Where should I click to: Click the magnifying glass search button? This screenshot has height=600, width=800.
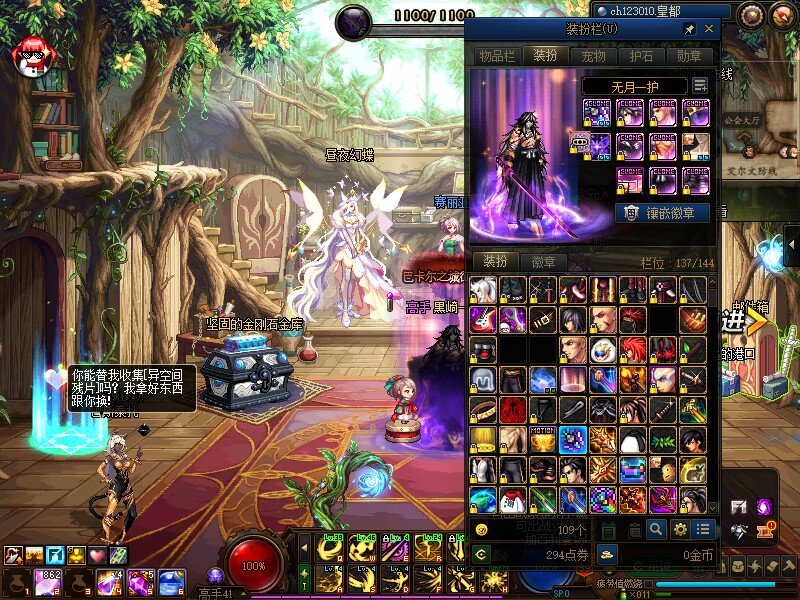(x=656, y=529)
